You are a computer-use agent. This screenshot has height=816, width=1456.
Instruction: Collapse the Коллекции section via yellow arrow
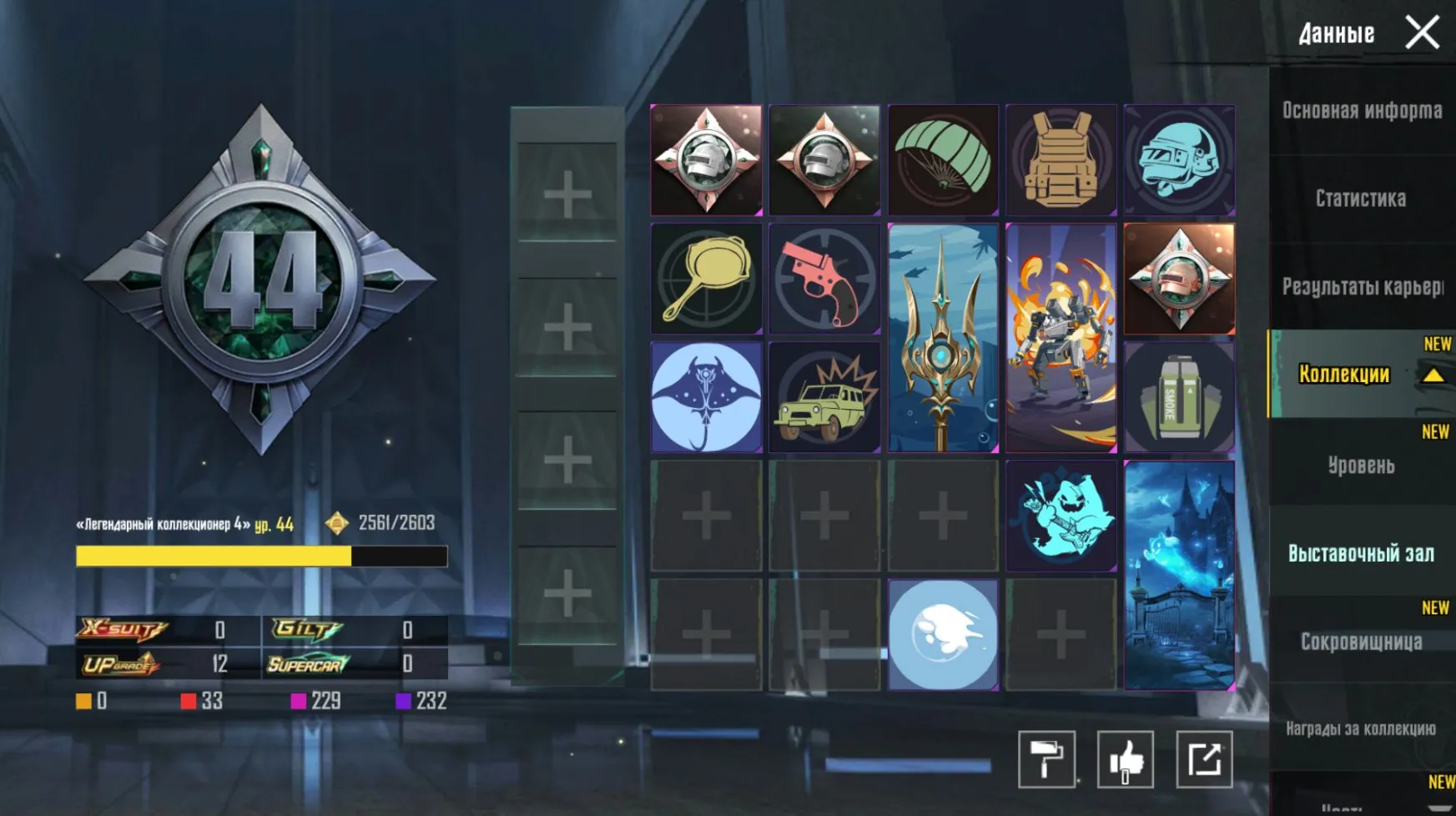pyautogui.click(x=1433, y=375)
